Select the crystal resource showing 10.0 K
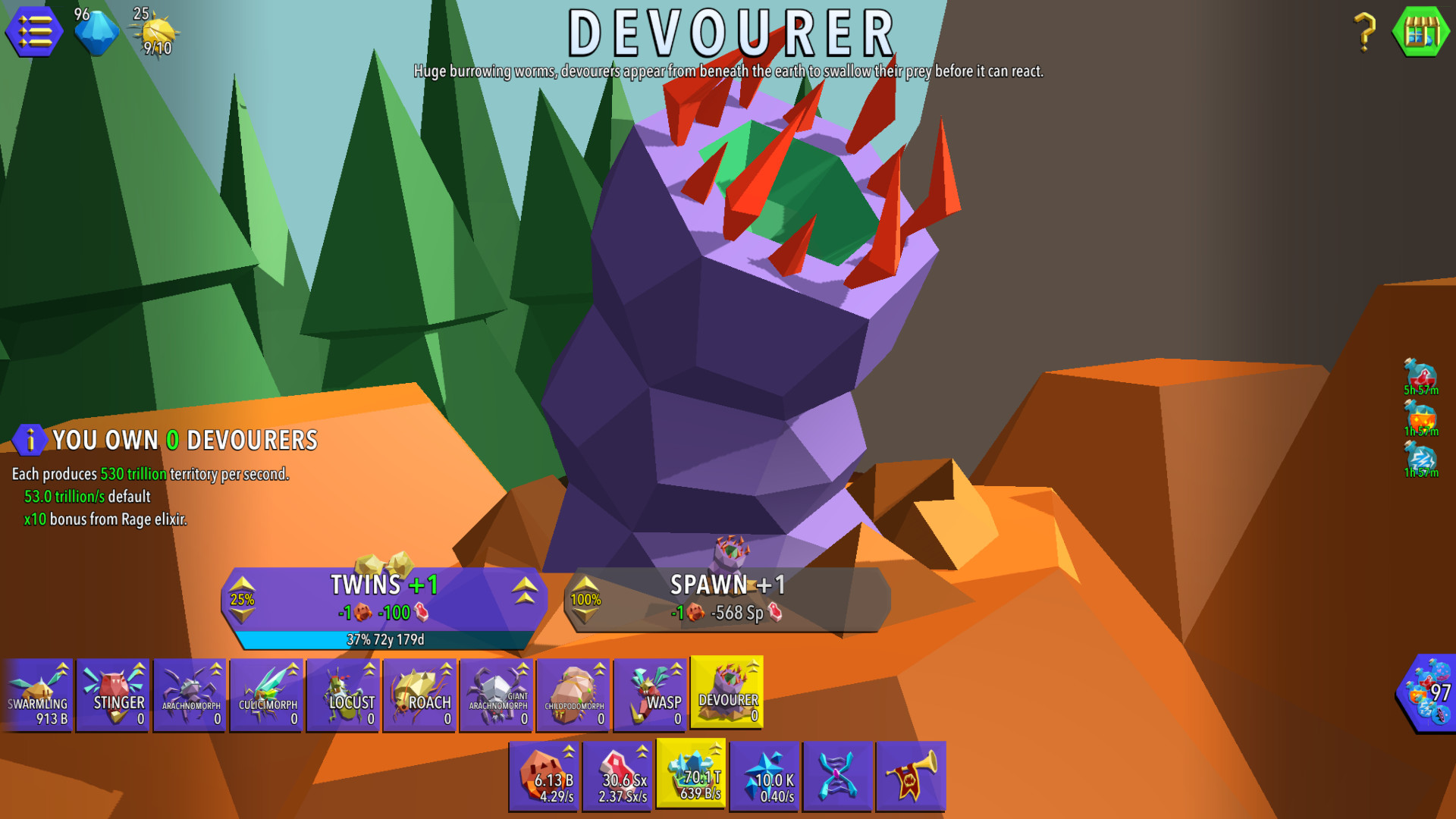This screenshot has width=1456, height=819. [765, 775]
